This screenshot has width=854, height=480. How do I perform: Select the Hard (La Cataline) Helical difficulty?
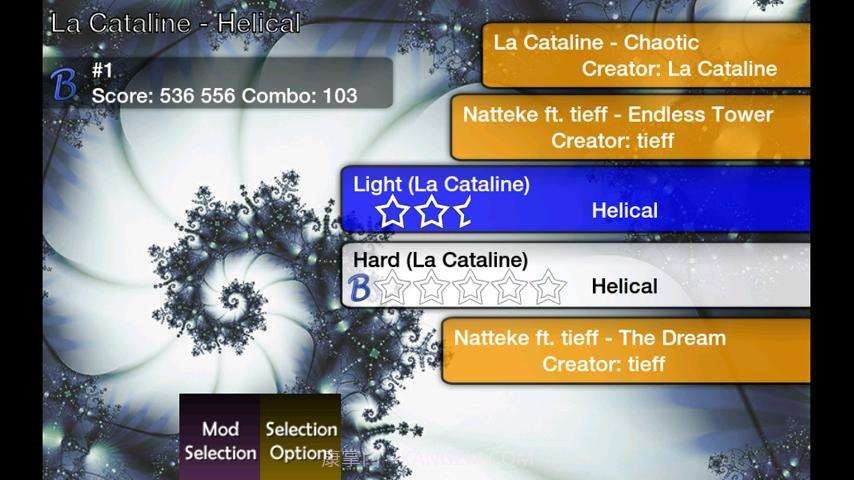tap(575, 274)
